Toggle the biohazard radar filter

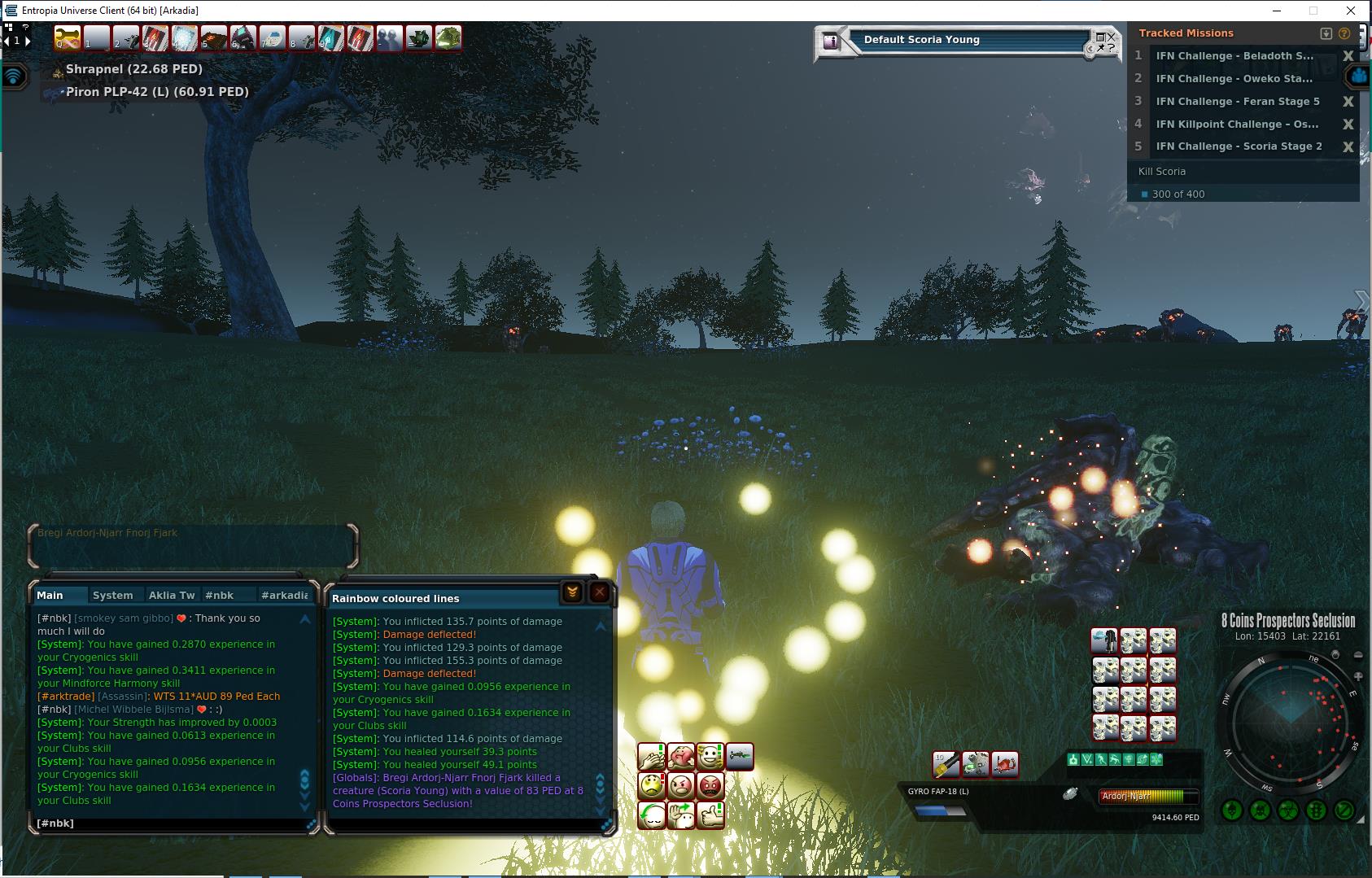(1287, 810)
